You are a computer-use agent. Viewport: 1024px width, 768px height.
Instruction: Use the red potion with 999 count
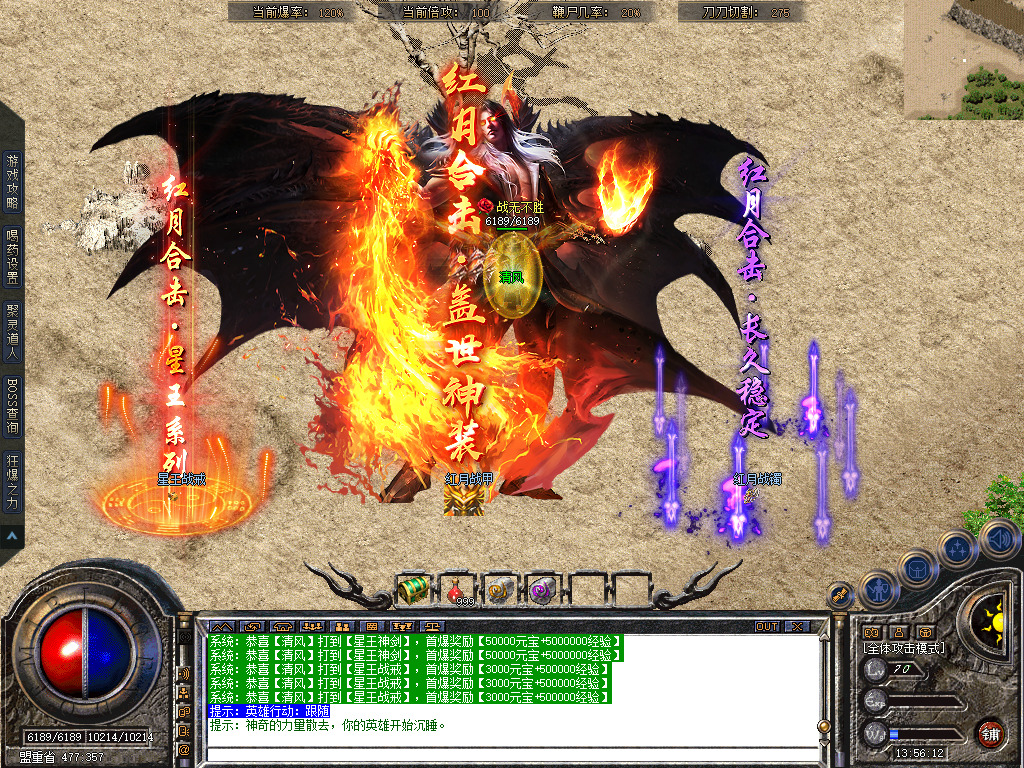click(x=459, y=590)
